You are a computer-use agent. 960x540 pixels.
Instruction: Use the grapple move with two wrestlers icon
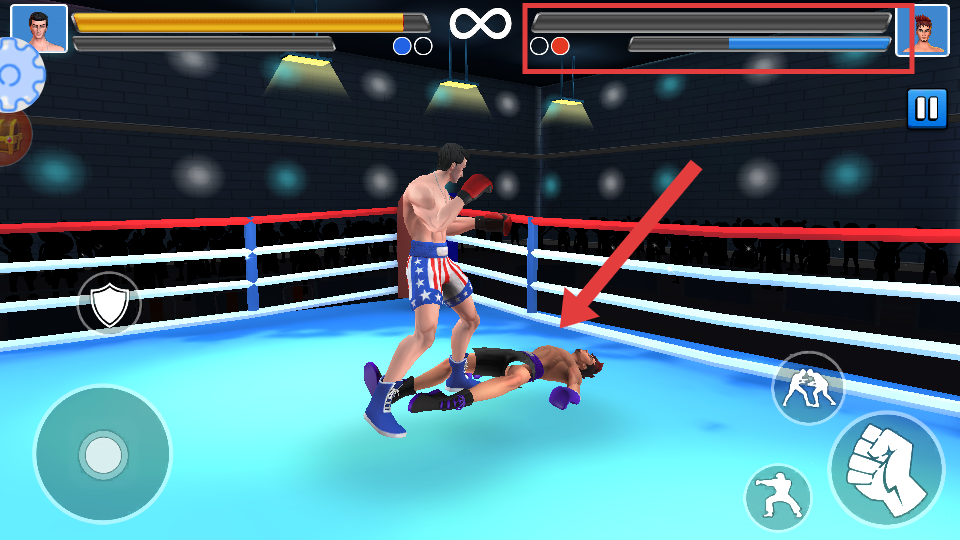(x=808, y=388)
